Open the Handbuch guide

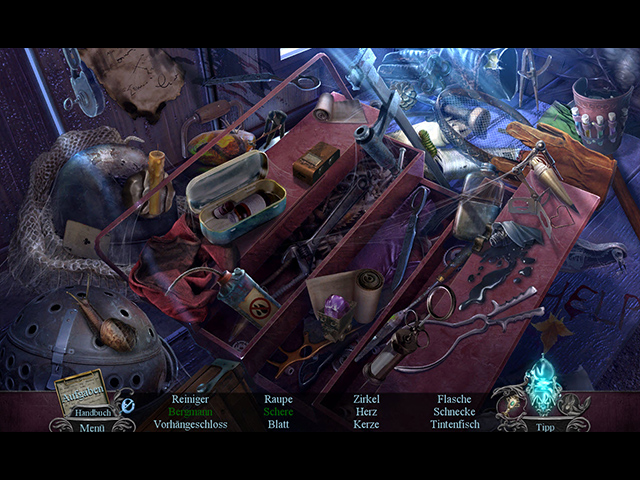[x=93, y=411]
